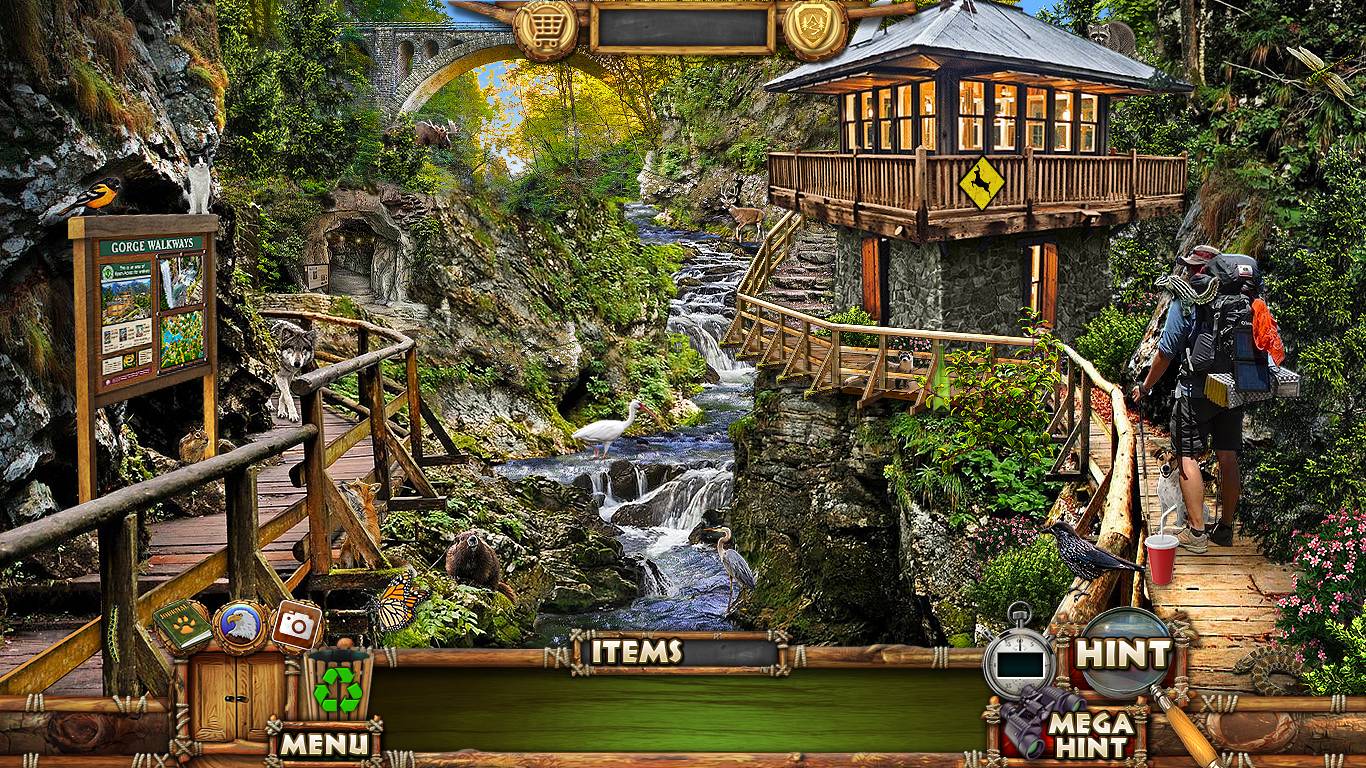The height and width of the screenshot is (768, 1366).
Task: Click the stopwatch timer icon
Action: click(1019, 658)
